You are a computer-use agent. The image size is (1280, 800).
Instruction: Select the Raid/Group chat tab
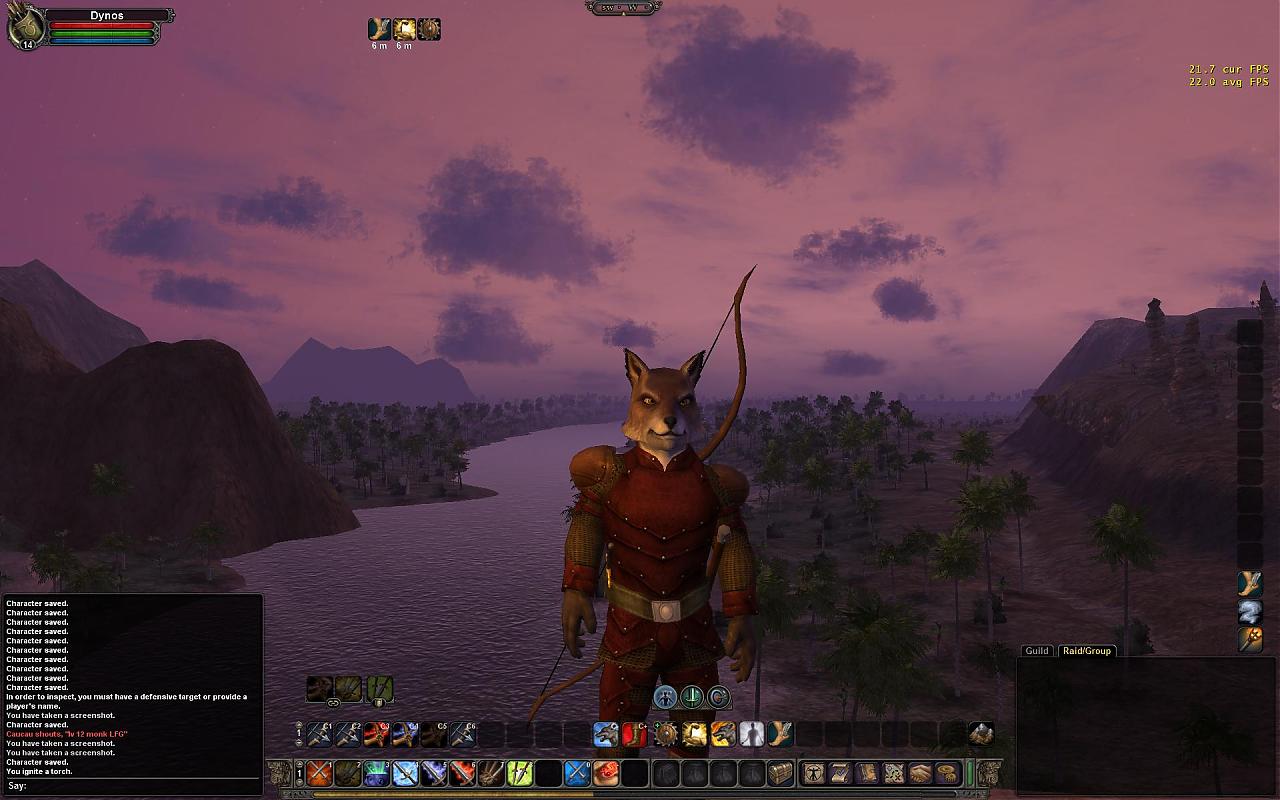point(1086,651)
